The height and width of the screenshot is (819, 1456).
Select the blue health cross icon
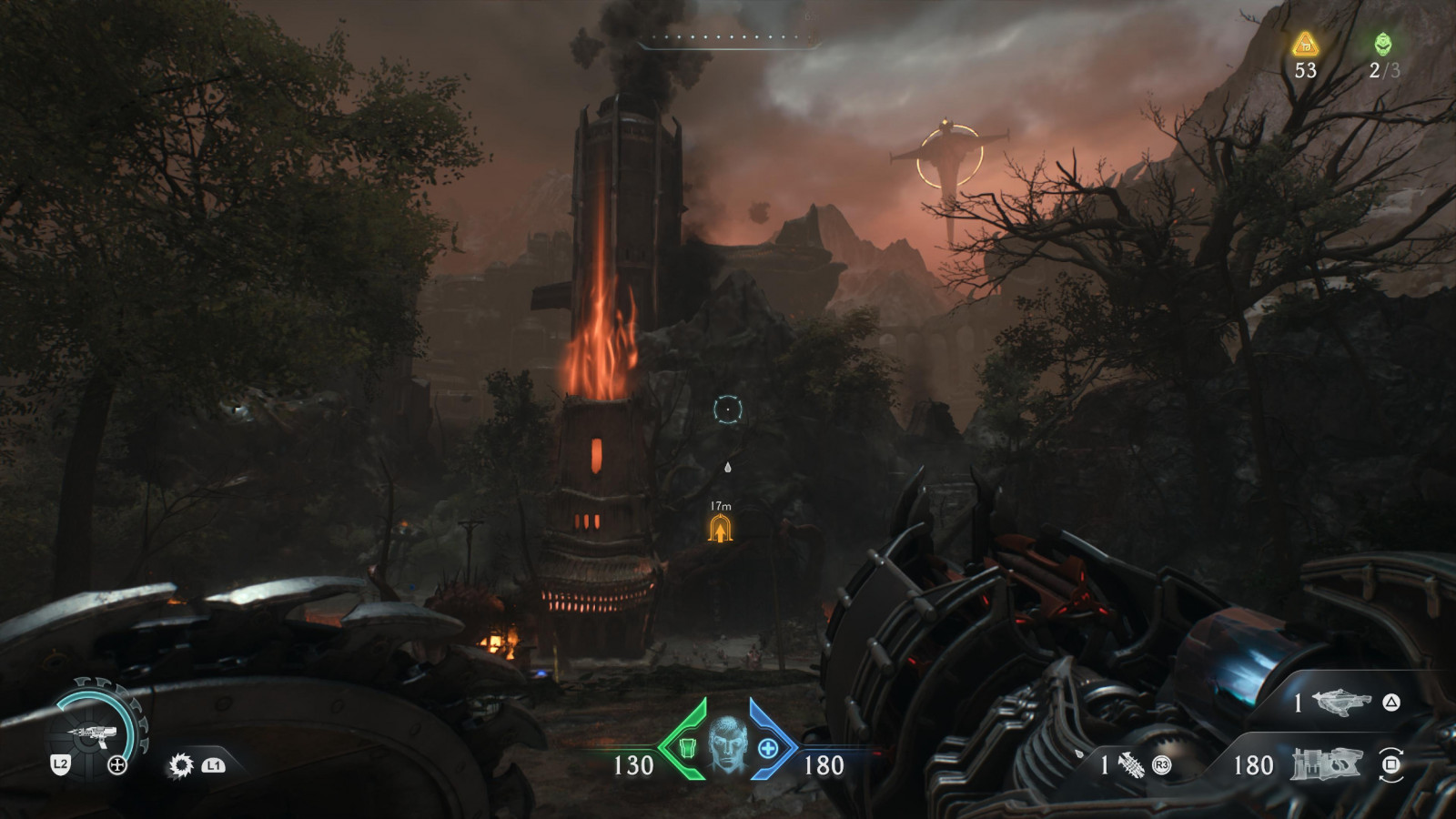pyautogui.click(x=768, y=749)
